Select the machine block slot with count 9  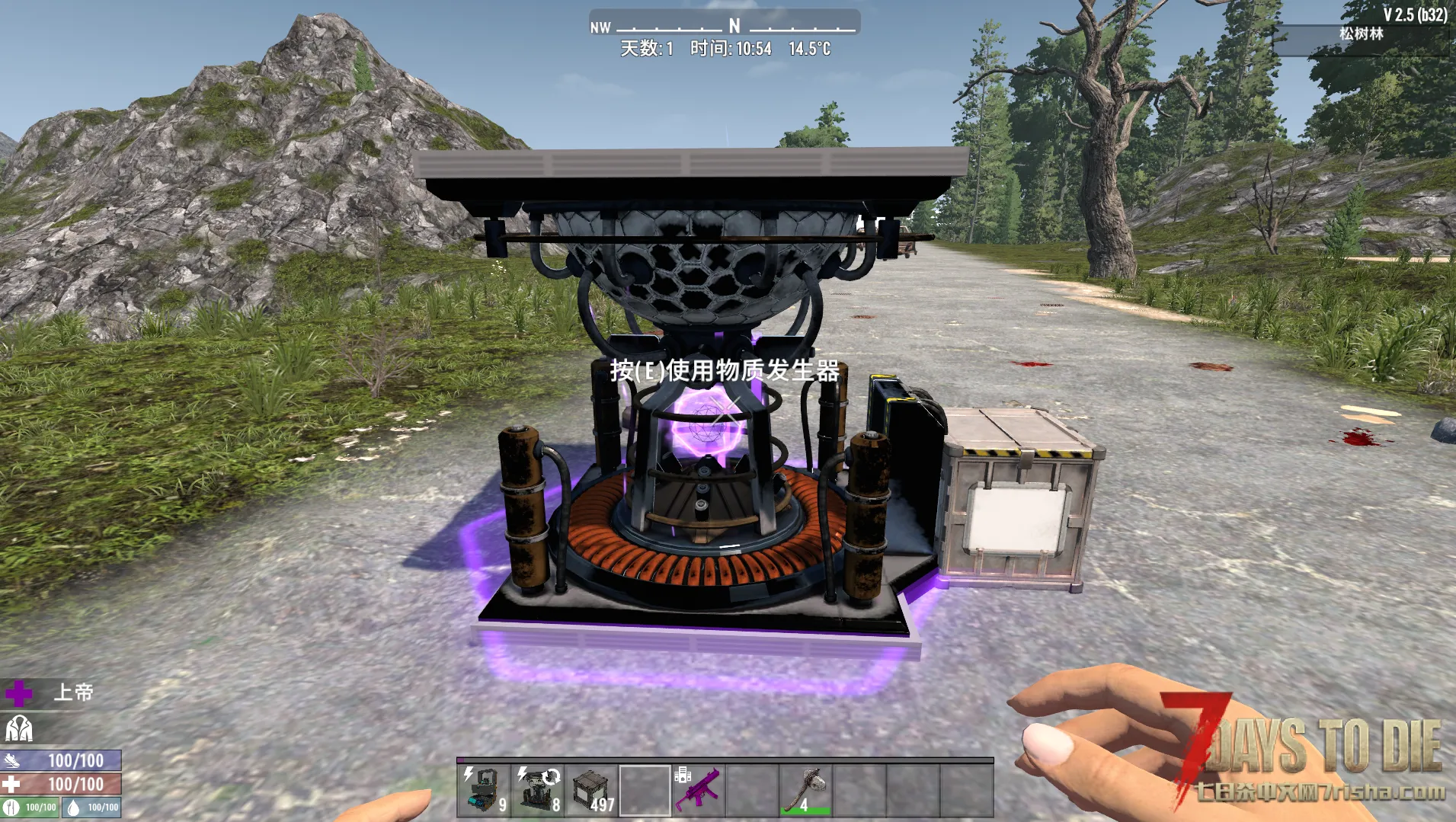[485, 790]
